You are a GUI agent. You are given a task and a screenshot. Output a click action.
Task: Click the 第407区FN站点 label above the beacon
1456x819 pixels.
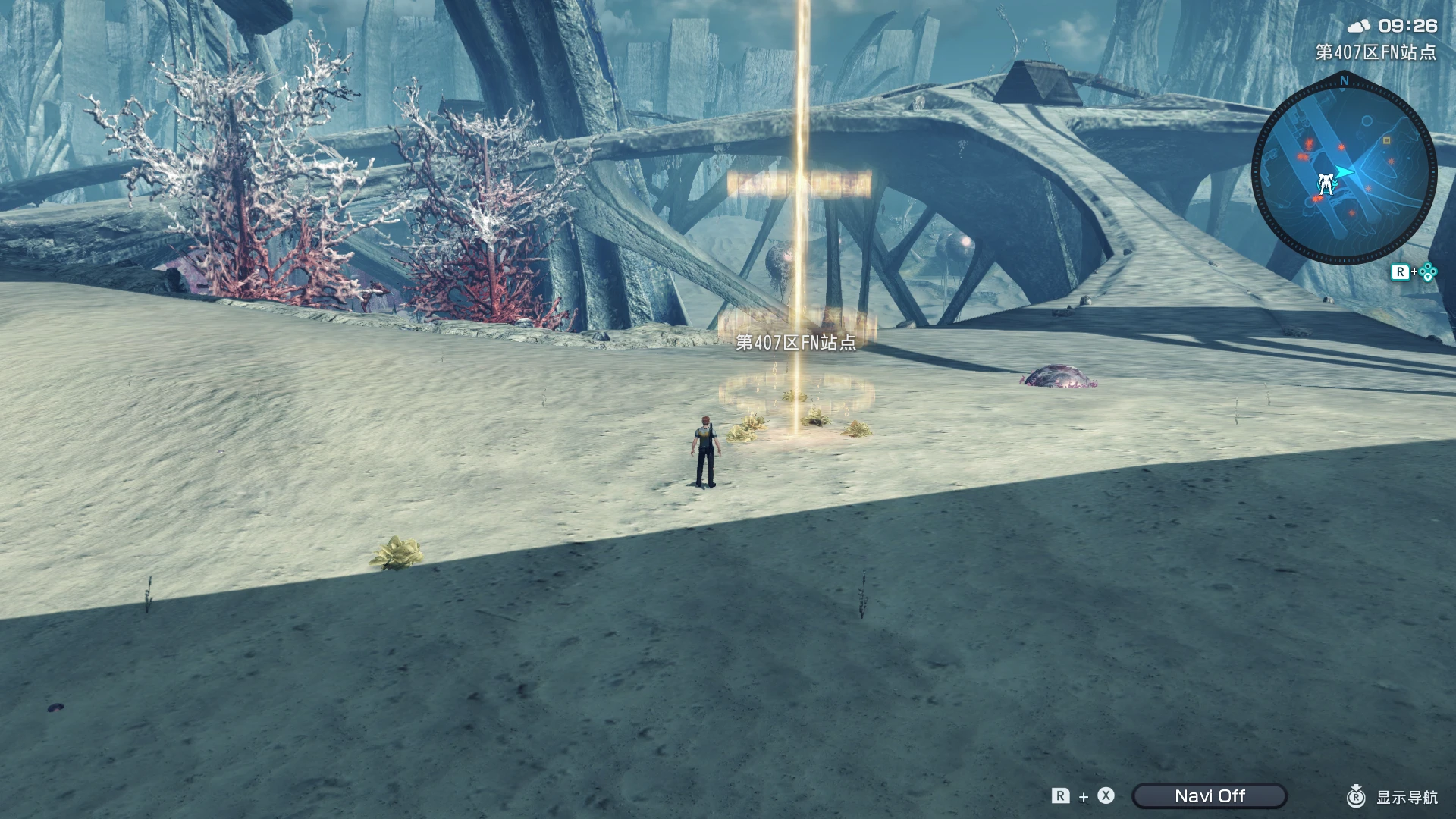[796, 344]
